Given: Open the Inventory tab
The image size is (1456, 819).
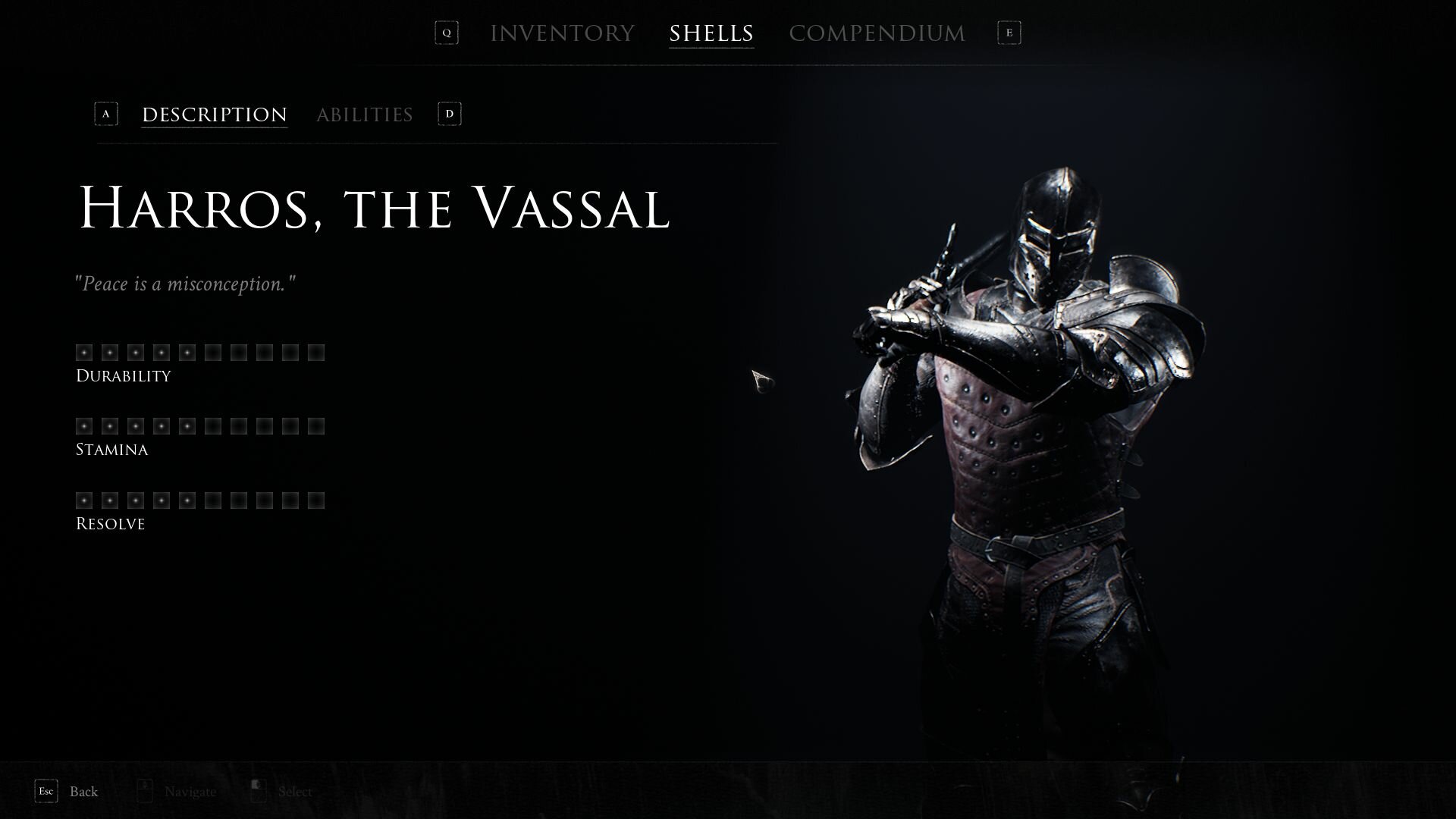Looking at the screenshot, I should (562, 33).
